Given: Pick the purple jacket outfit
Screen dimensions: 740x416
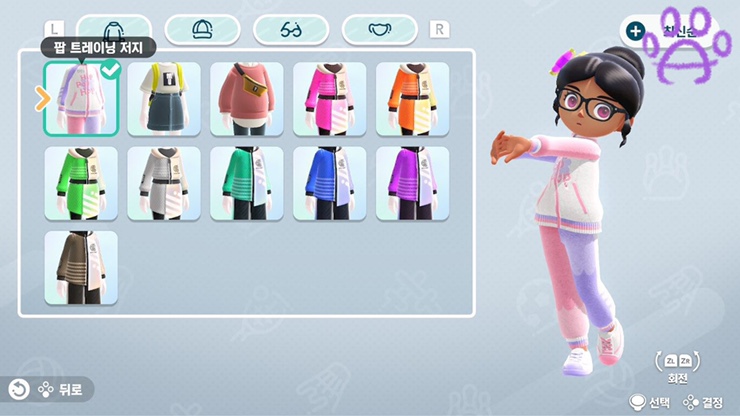Looking at the screenshot, I should (x=412, y=184).
